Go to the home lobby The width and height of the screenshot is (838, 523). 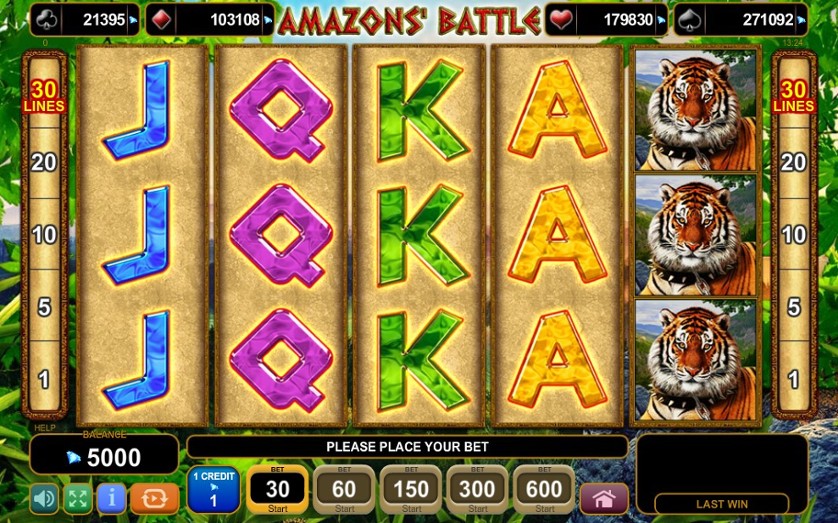point(604,498)
